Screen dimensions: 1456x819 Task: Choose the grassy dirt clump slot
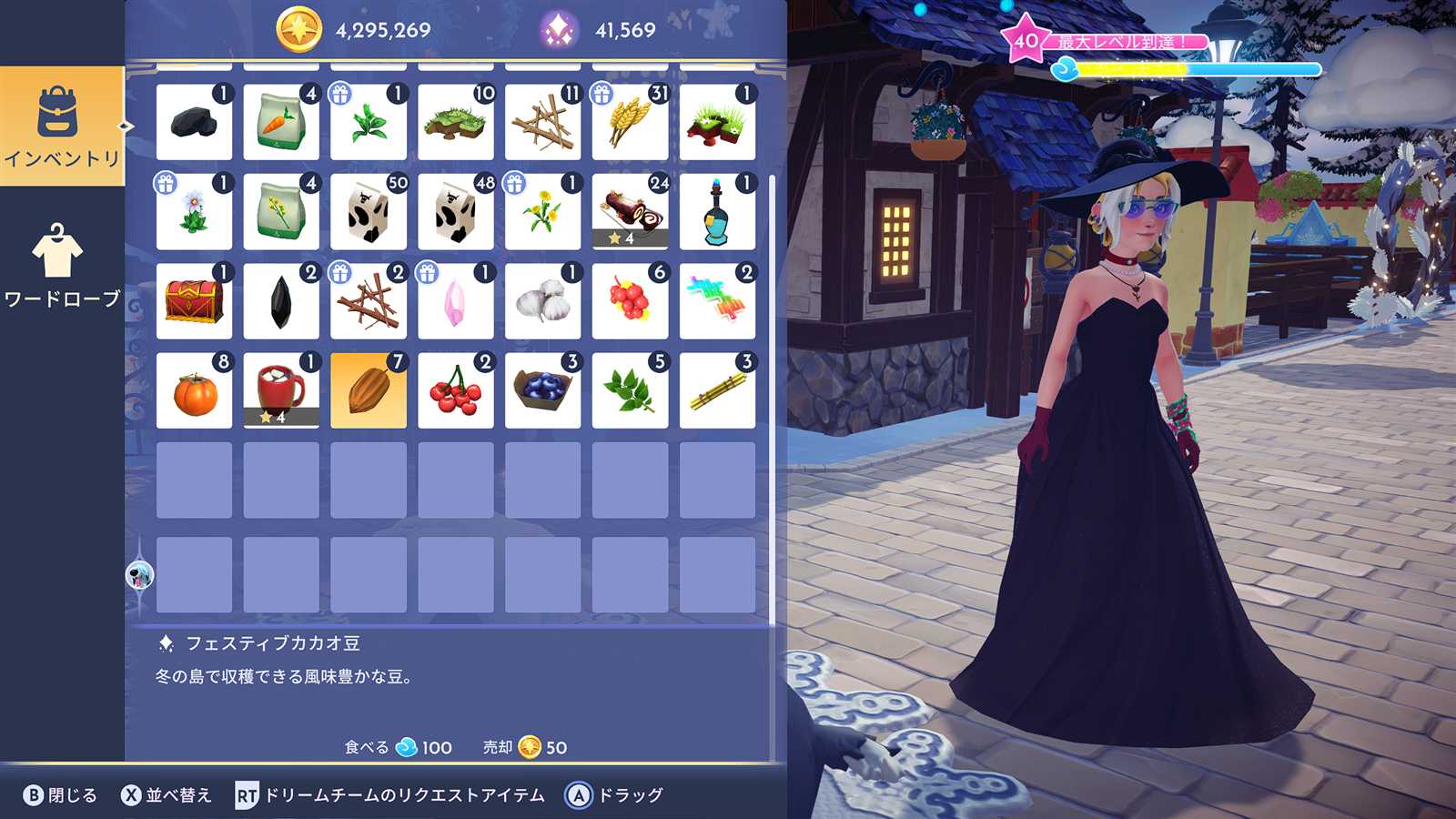pos(455,122)
